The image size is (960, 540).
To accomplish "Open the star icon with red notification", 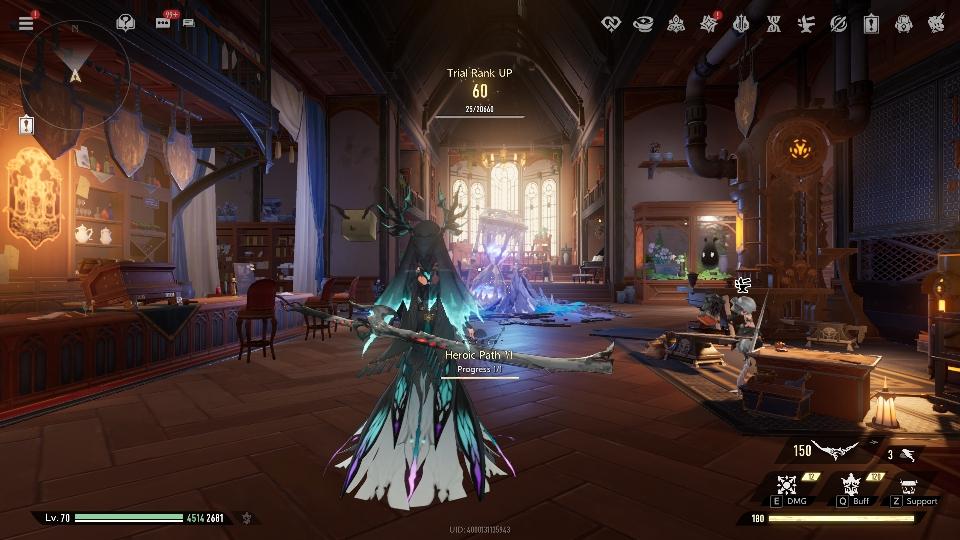I will [x=708, y=23].
